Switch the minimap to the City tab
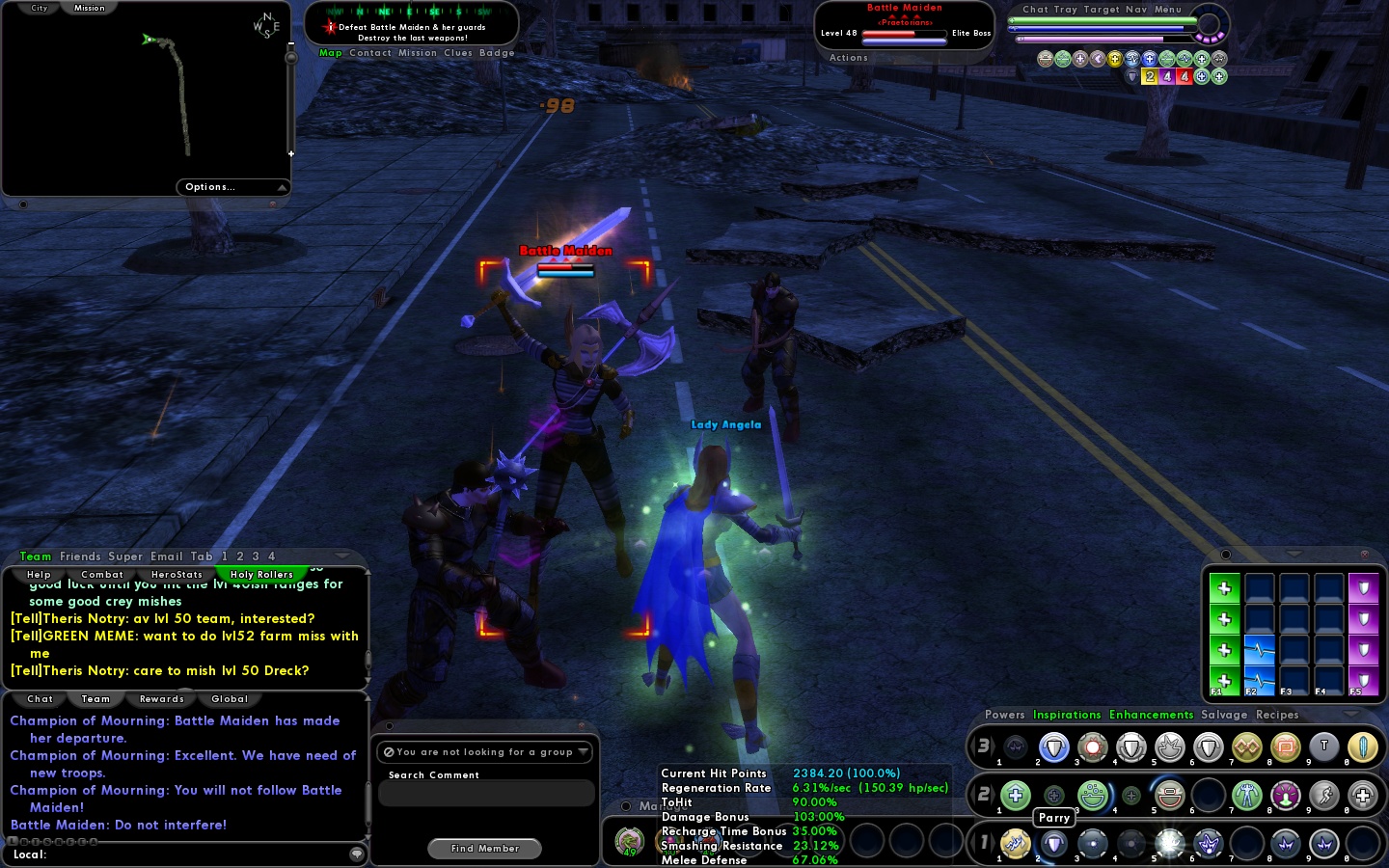Screen dimensions: 1389x868 click(x=39, y=8)
